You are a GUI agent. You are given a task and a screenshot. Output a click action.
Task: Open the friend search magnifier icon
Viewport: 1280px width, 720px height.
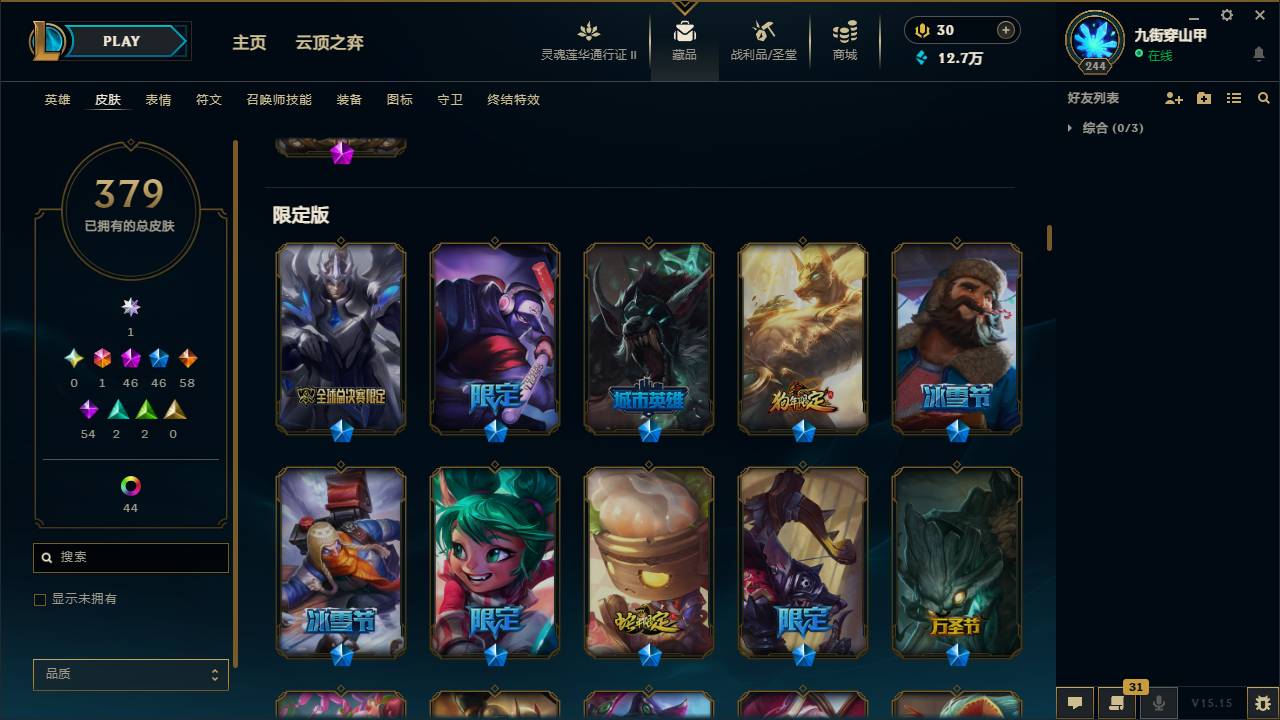[x=1264, y=98]
